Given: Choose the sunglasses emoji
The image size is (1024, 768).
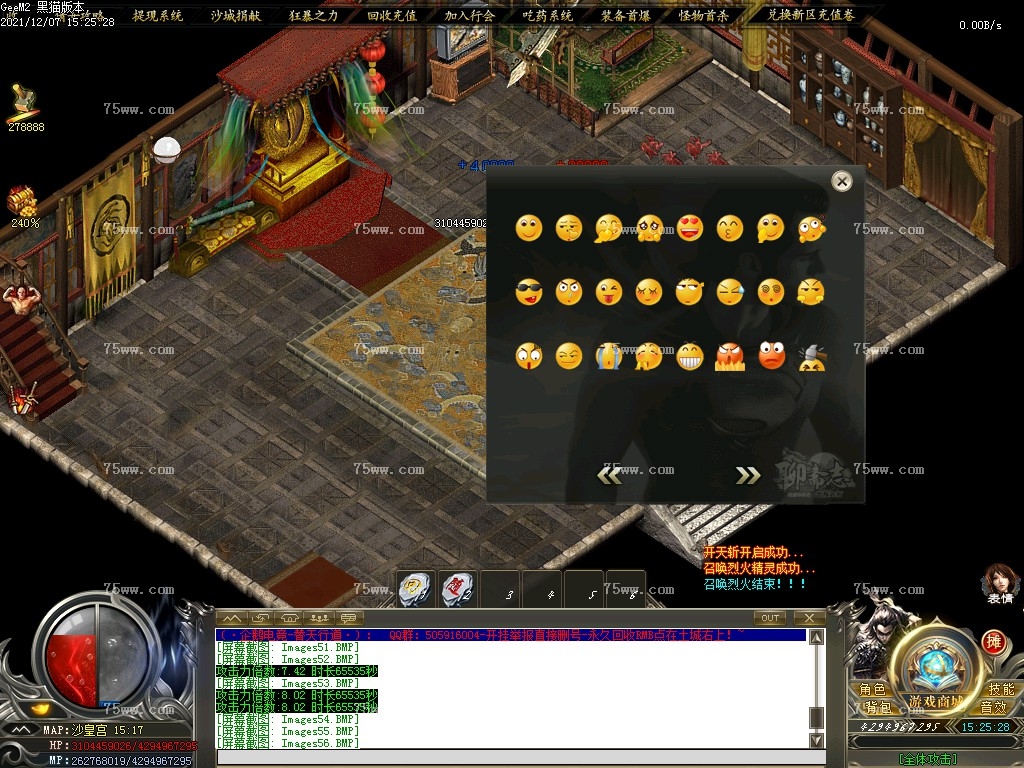Looking at the screenshot, I should pyautogui.click(x=528, y=292).
